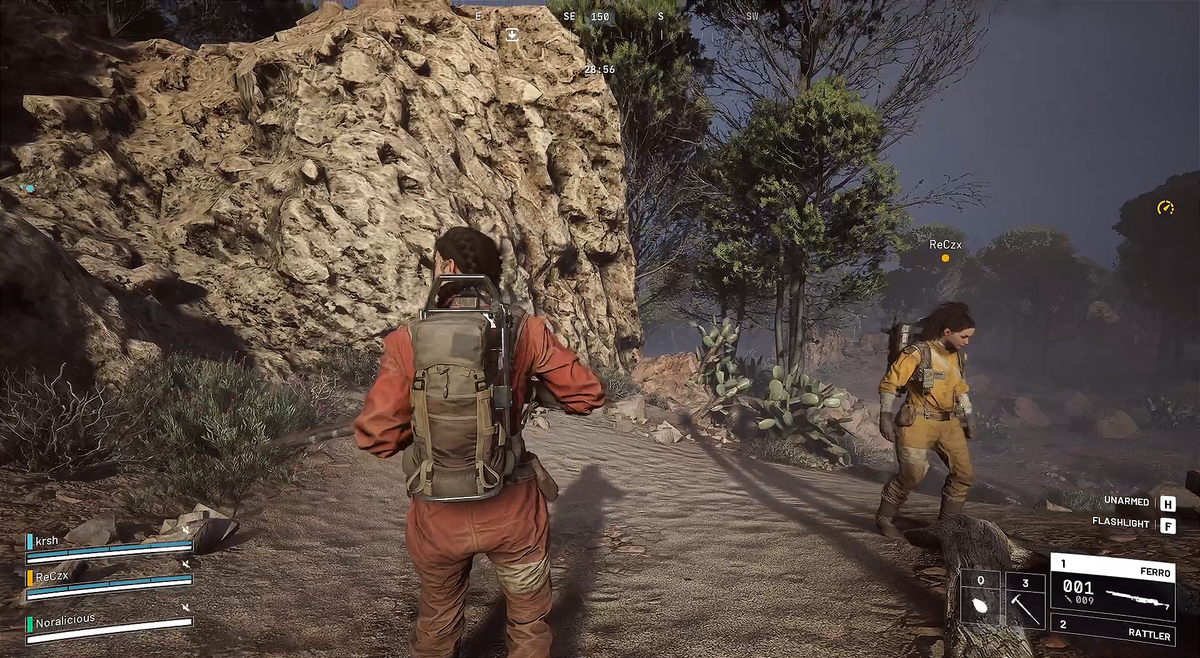
Task: Click the ReCzx teammate marker dot
Action: pos(945,258)
